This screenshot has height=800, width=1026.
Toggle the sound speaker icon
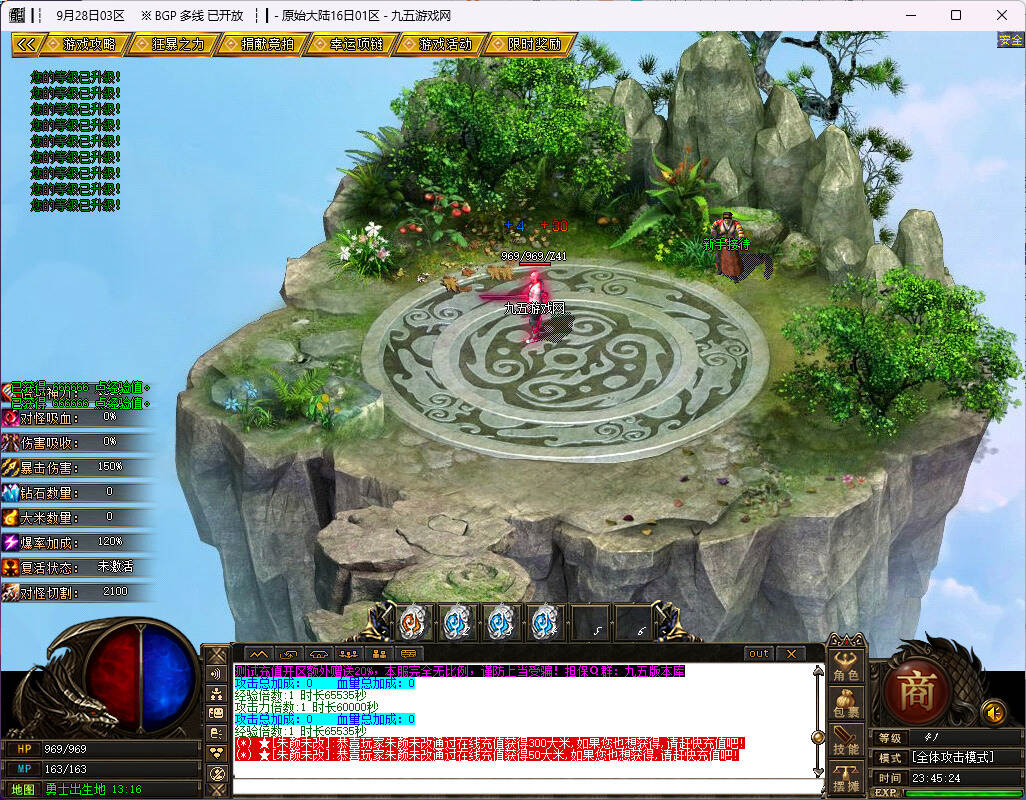992,712
